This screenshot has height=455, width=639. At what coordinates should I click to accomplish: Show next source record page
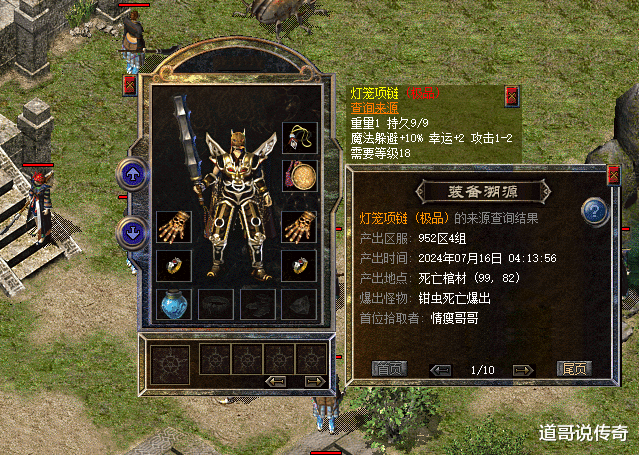coord(521,369)
